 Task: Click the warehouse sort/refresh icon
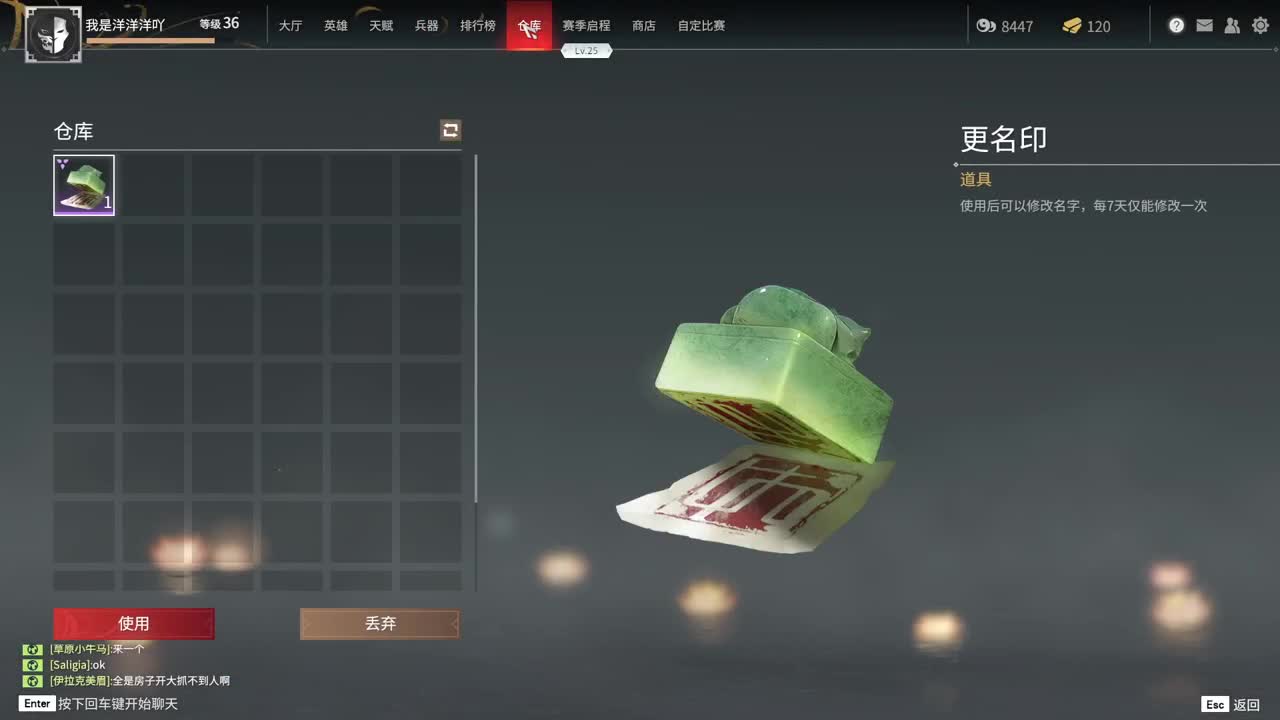[x=449, y=130]
